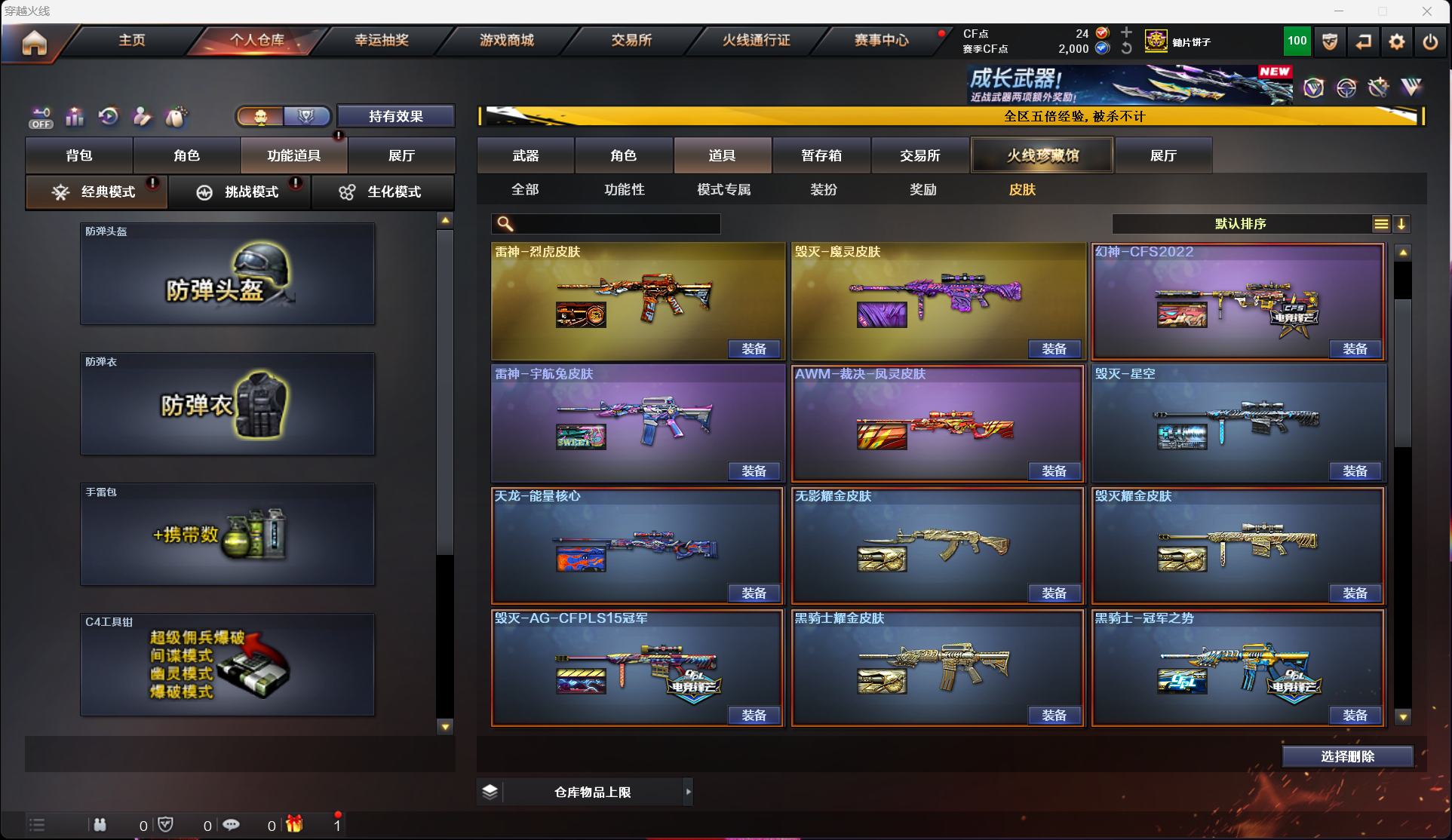
Task: Filter items by 装扮 category
Action: pos(824,189)
